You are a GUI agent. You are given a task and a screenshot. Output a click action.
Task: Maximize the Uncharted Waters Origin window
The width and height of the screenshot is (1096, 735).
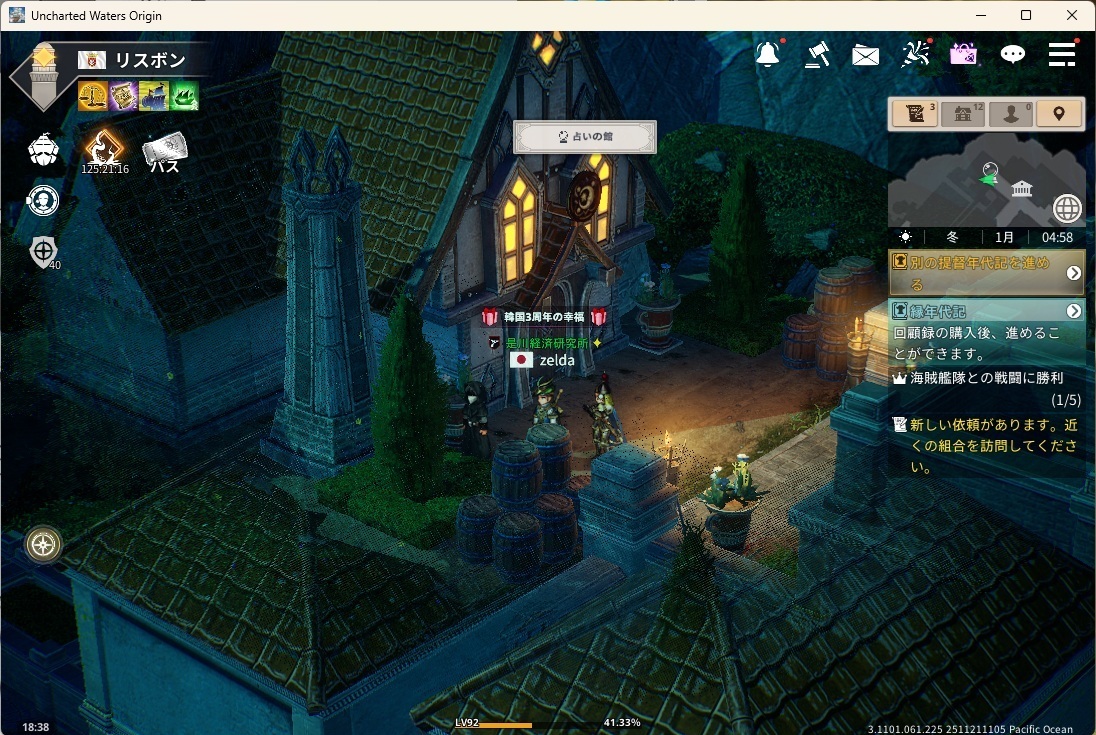tap(1026, 15)
